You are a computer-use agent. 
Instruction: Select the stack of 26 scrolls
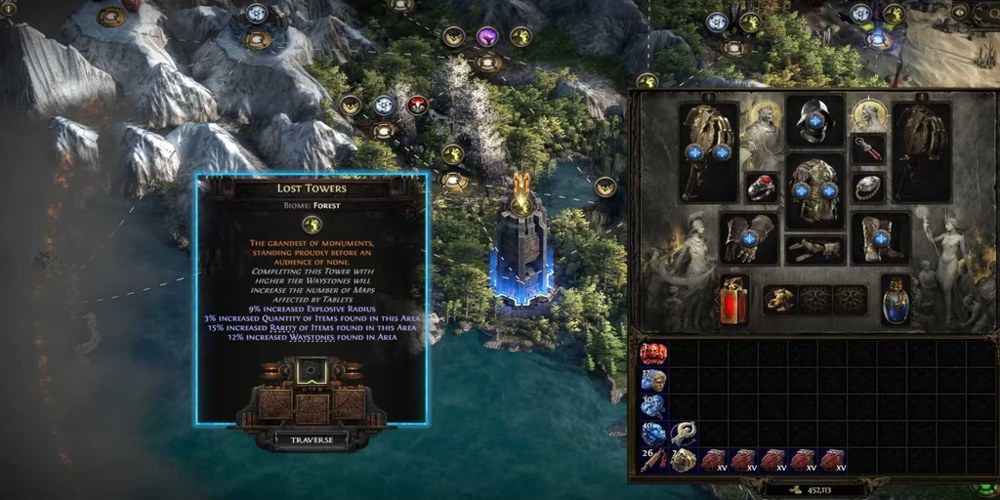(x=653, y=460)
